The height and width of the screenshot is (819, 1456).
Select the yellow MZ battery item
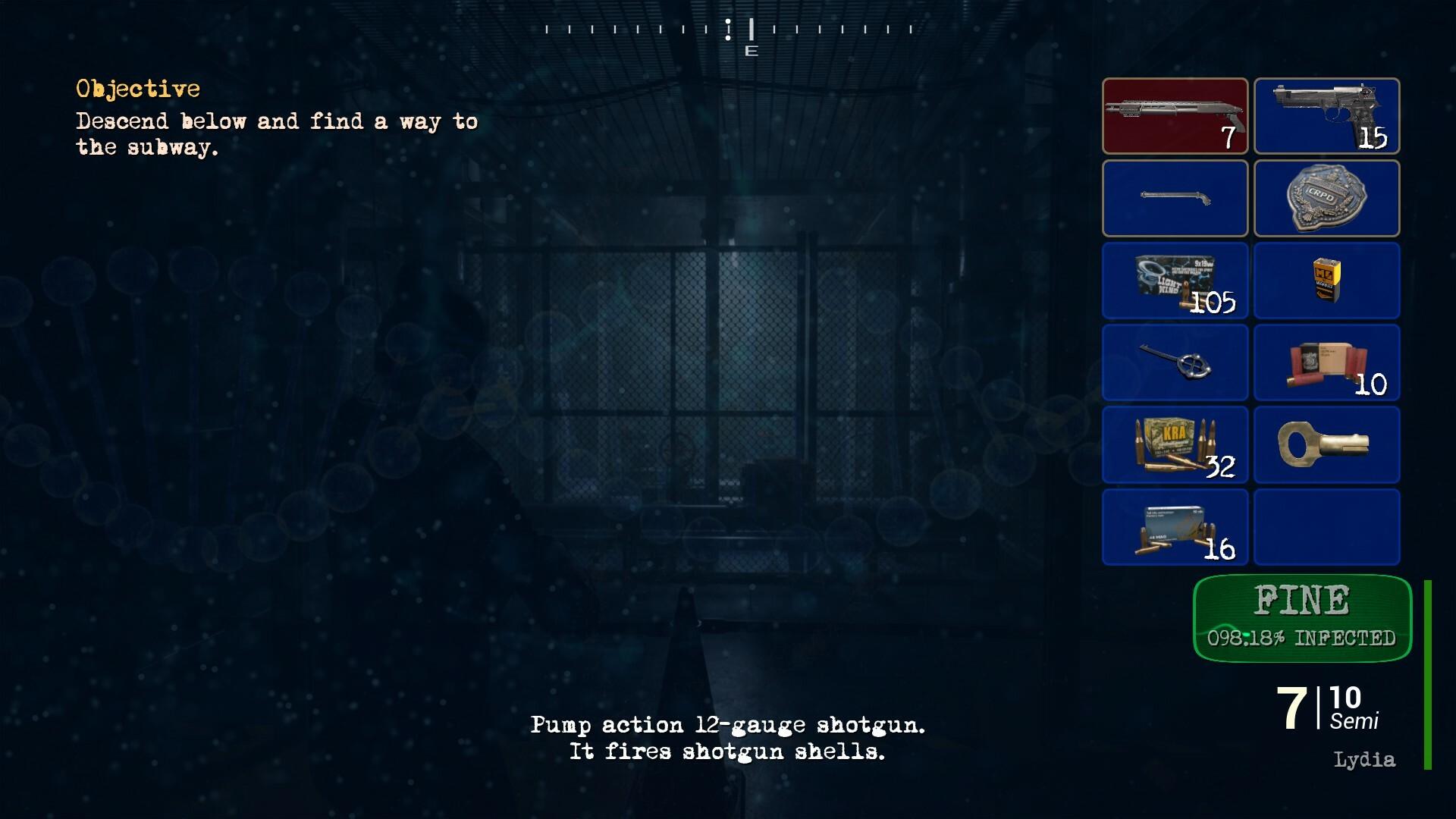[x=1326, y=281]
